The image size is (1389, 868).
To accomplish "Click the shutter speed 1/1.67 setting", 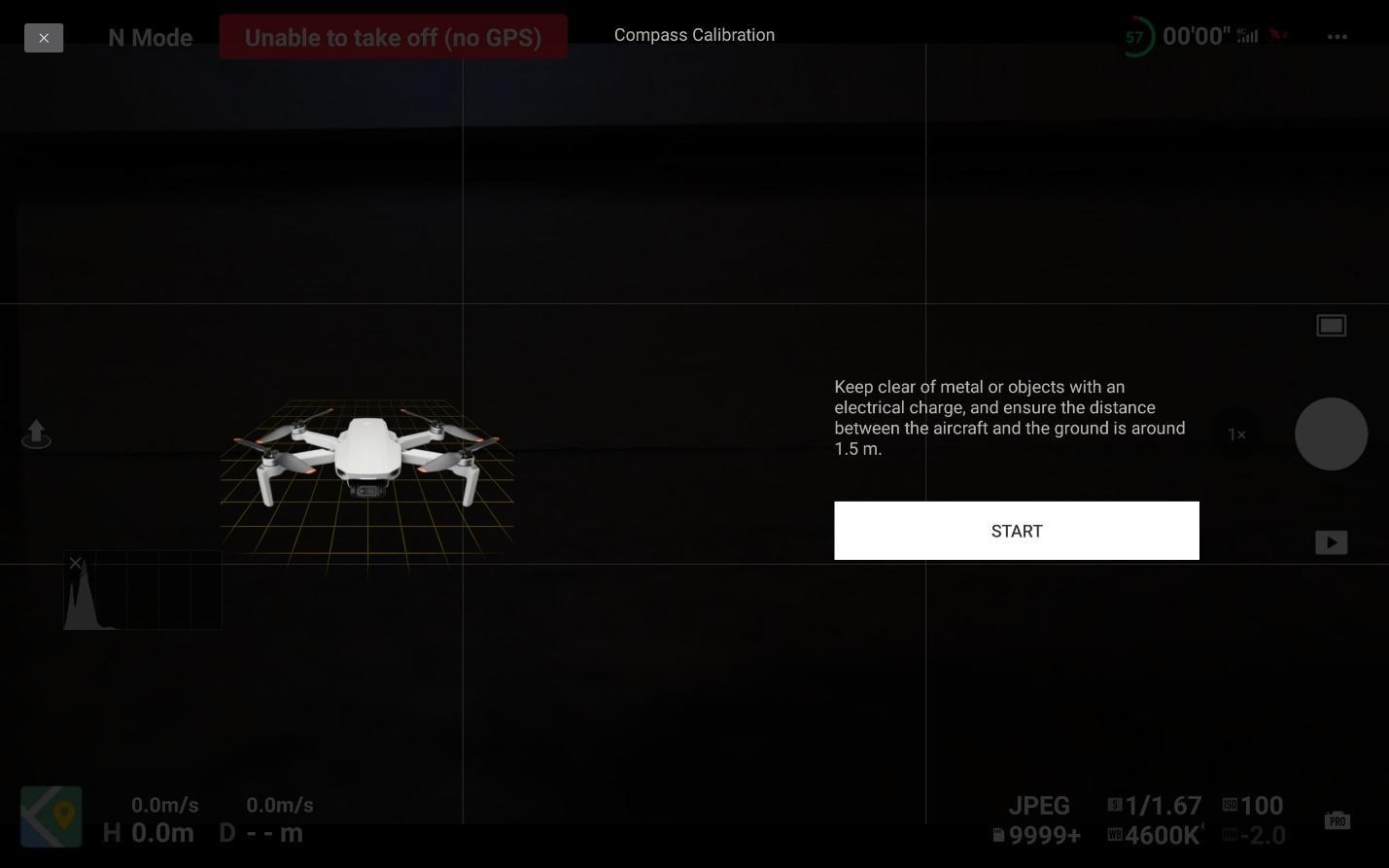I will (x=1155, y=805).
